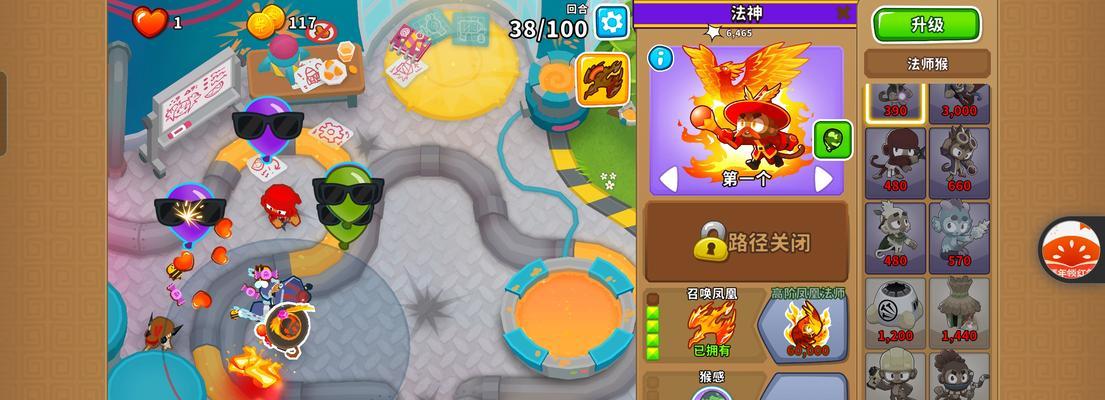Open the orange floating overlay bubble
Screen dimensions: 1105x400
[x=1074, y=249]
